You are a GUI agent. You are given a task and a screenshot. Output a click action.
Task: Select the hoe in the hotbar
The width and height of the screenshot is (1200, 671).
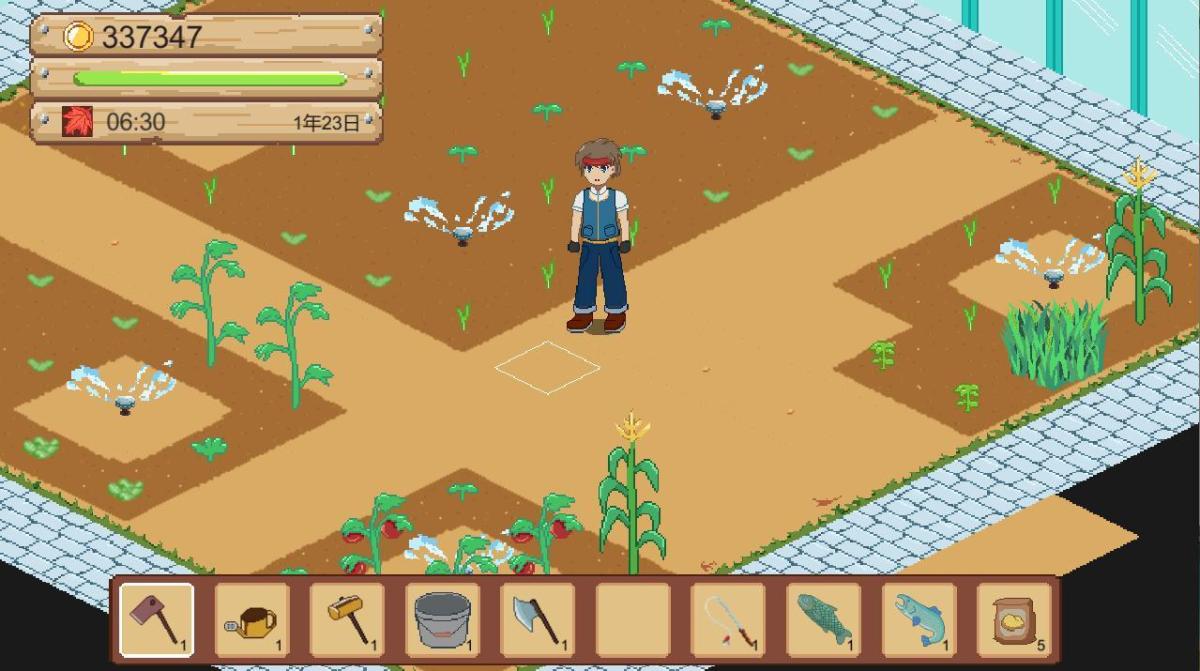coord(157,619)
